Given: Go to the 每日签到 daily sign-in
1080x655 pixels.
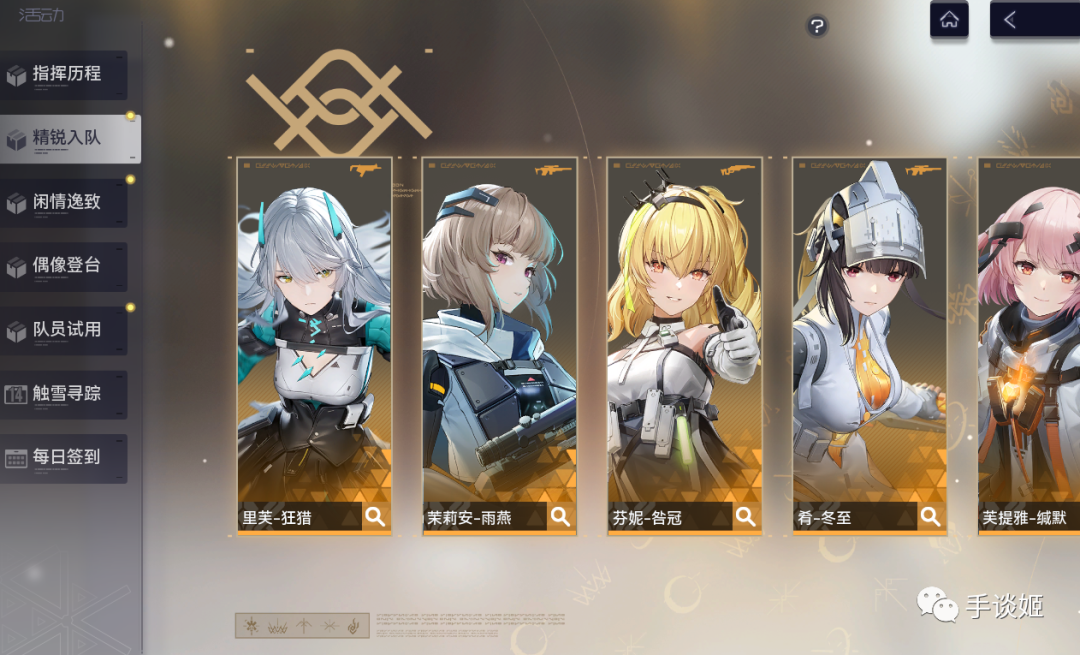Looking at the screenshot, I should tap(65, 458).
